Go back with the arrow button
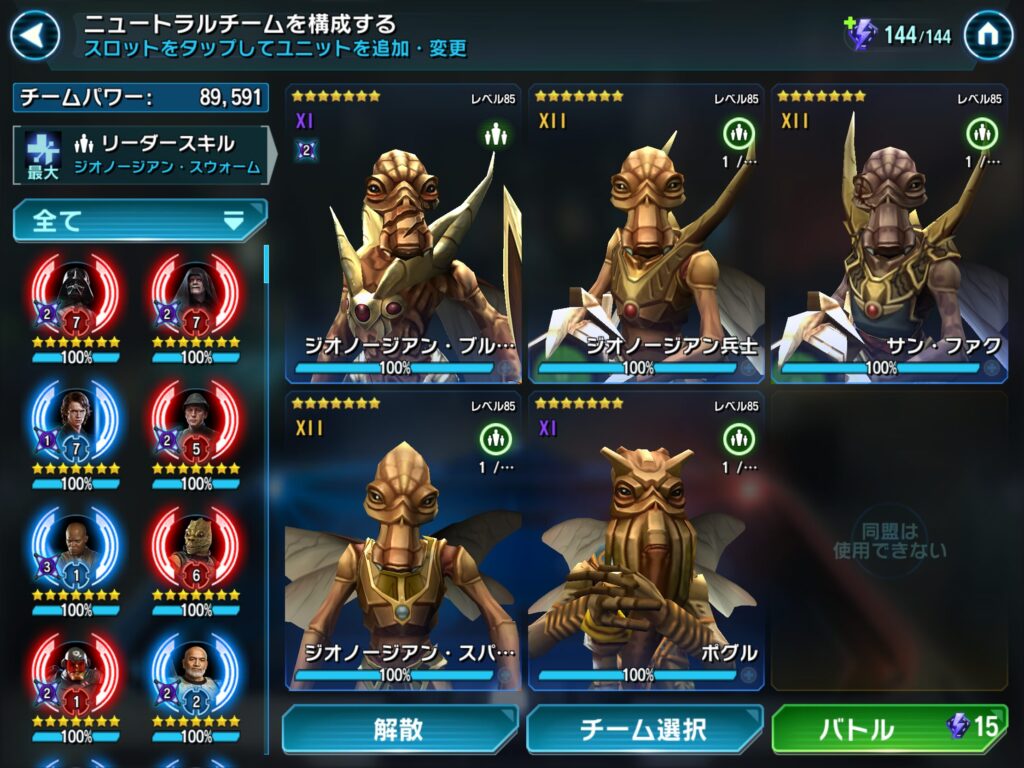 pyautogui.click(x=36, y=36)
